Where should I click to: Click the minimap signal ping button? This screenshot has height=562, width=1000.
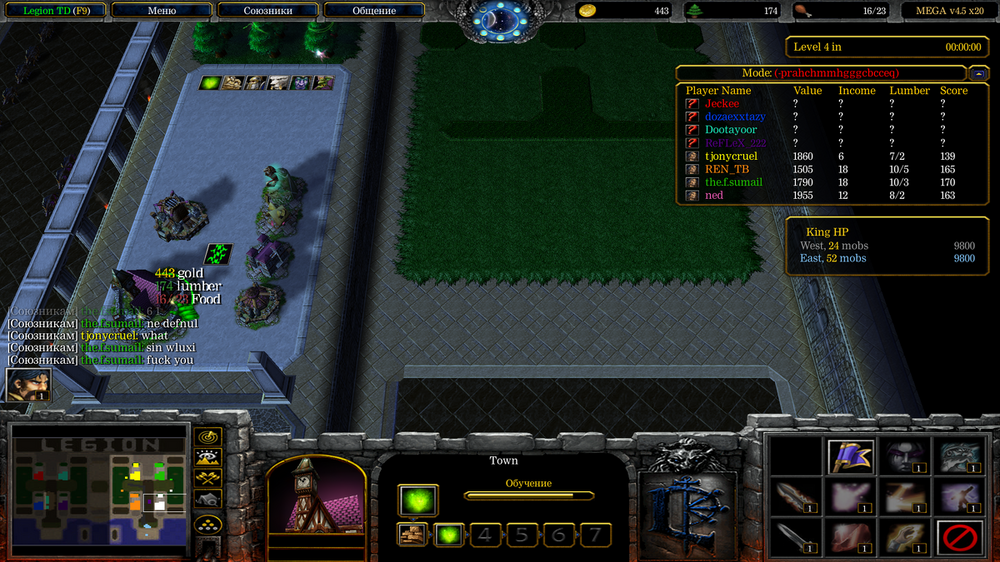(x=208, y=437)
